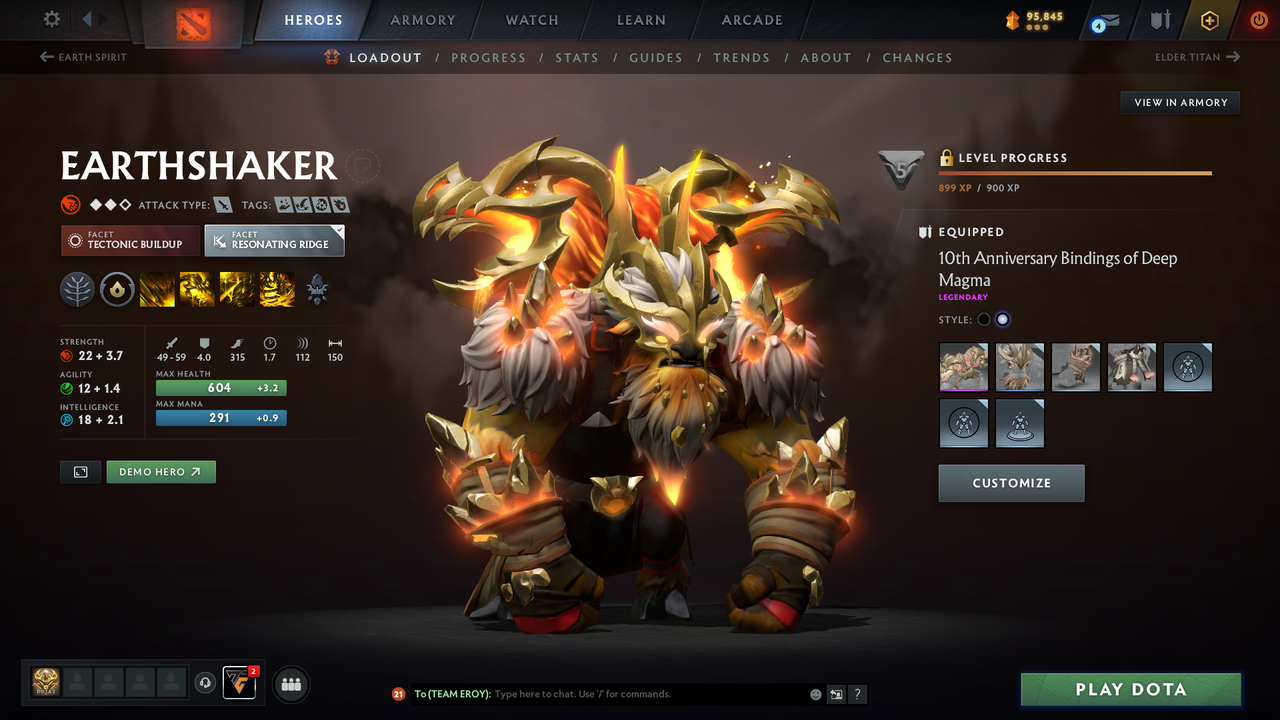Image resolution: width=1280 pixels, height=720 pixels.
Task: Open the chat channel selector for TEAM EROY
Action: point(454,693)
